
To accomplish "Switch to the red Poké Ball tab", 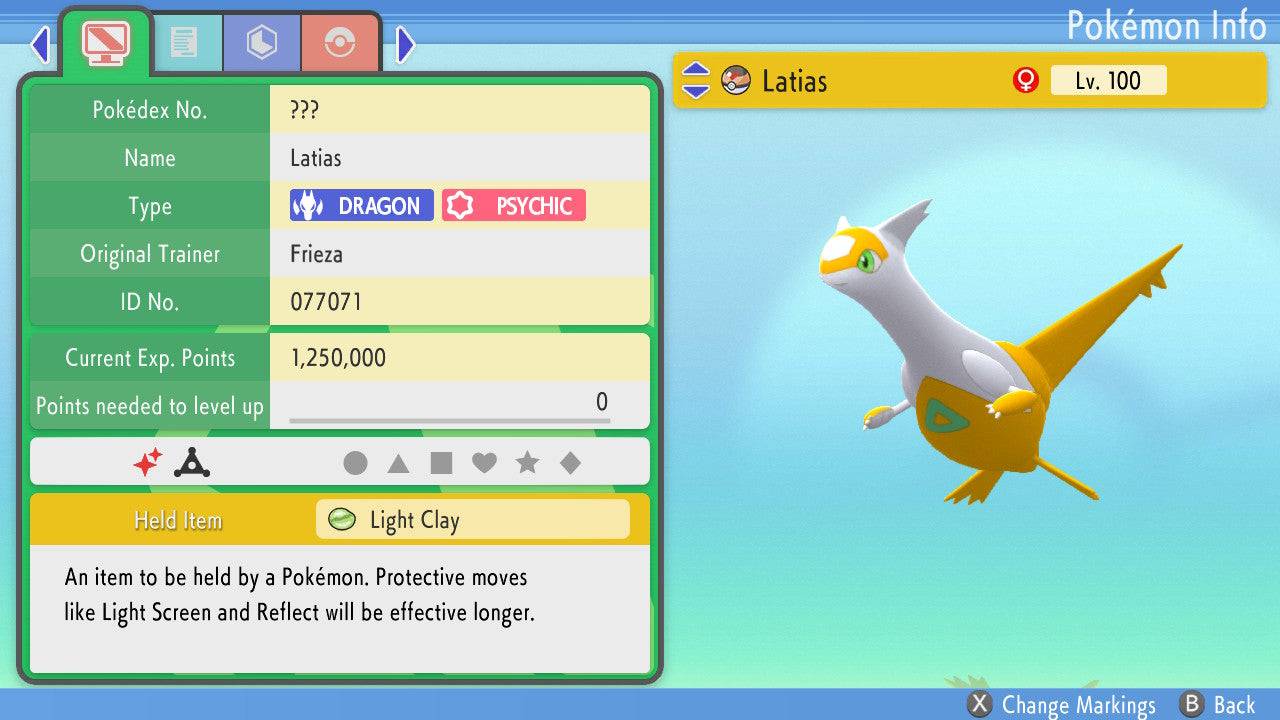I will 340,42.
